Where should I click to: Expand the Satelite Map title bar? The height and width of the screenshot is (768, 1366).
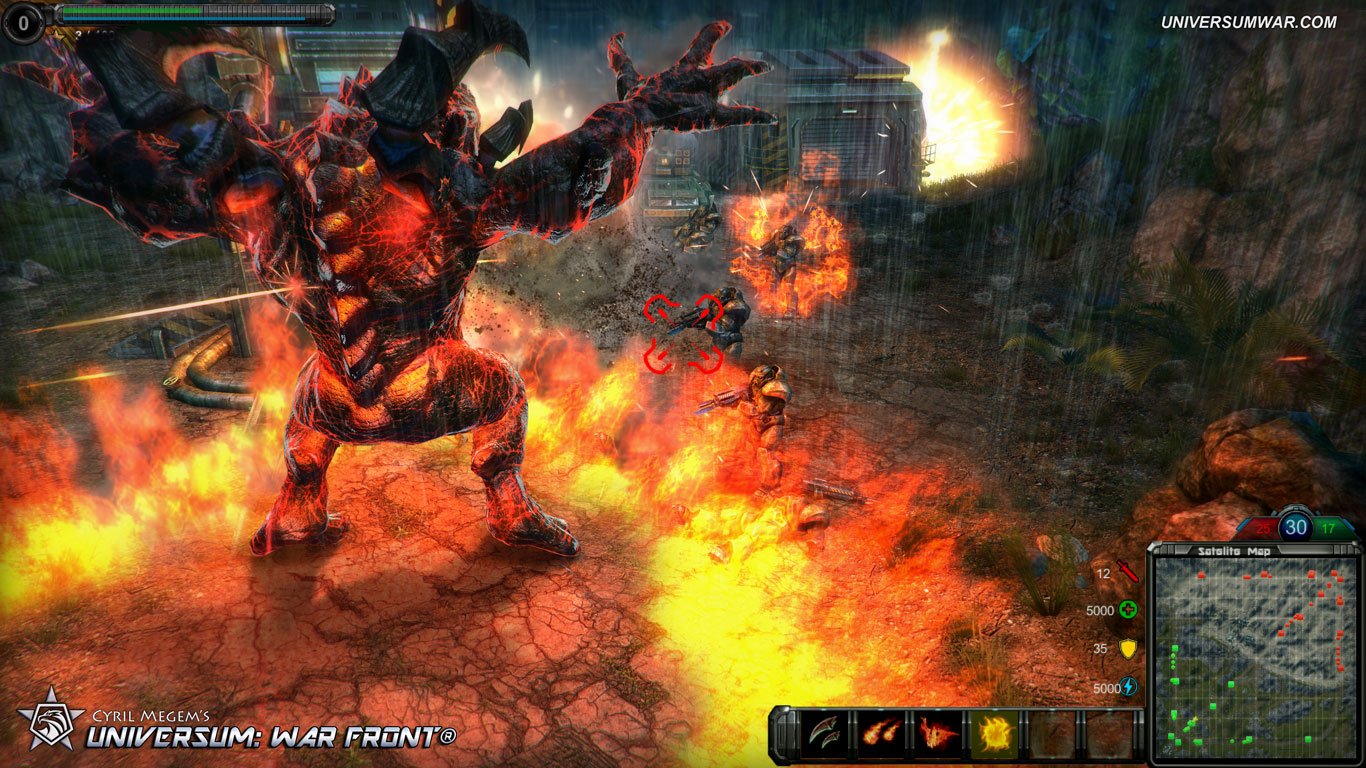tap(1234, 549)
